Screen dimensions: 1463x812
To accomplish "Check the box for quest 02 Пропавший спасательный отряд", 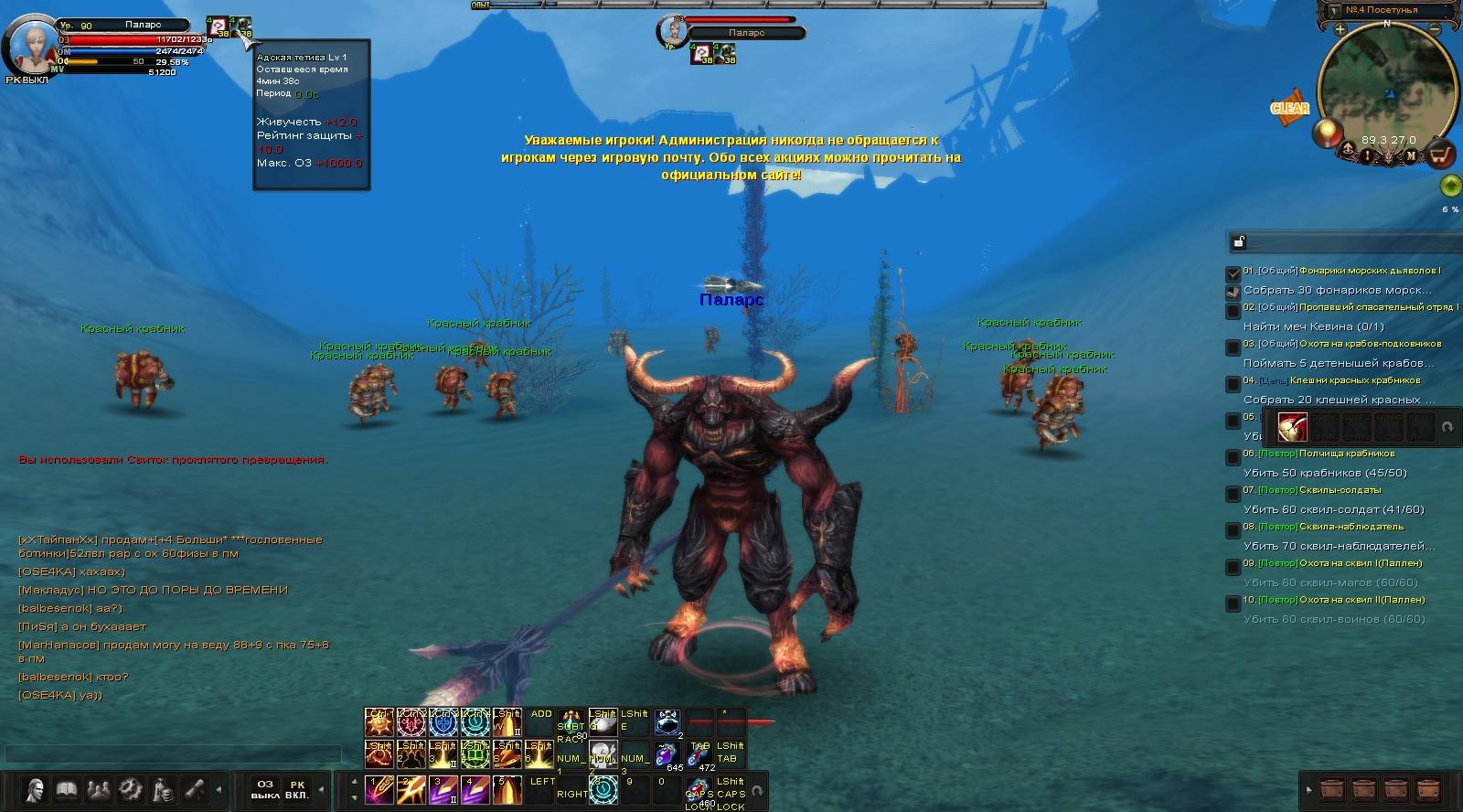I will (1233, 311).
